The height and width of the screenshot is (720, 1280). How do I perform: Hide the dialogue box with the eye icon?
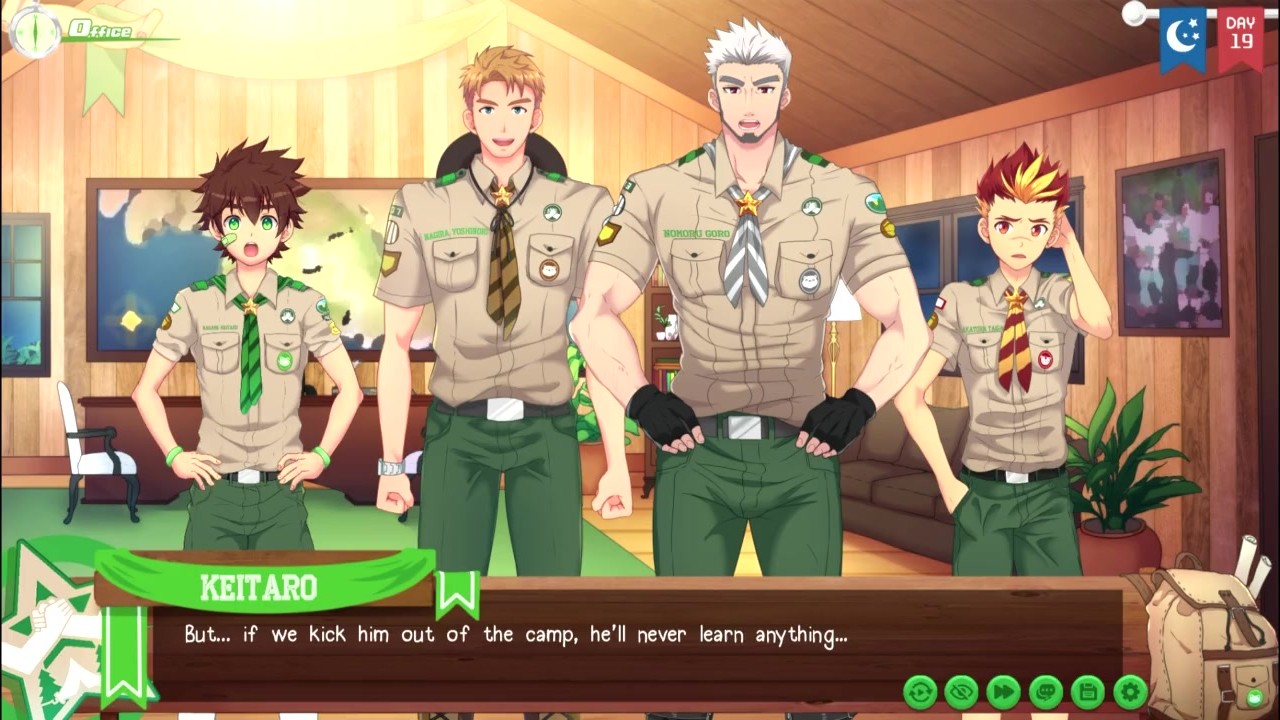(962, 691)
